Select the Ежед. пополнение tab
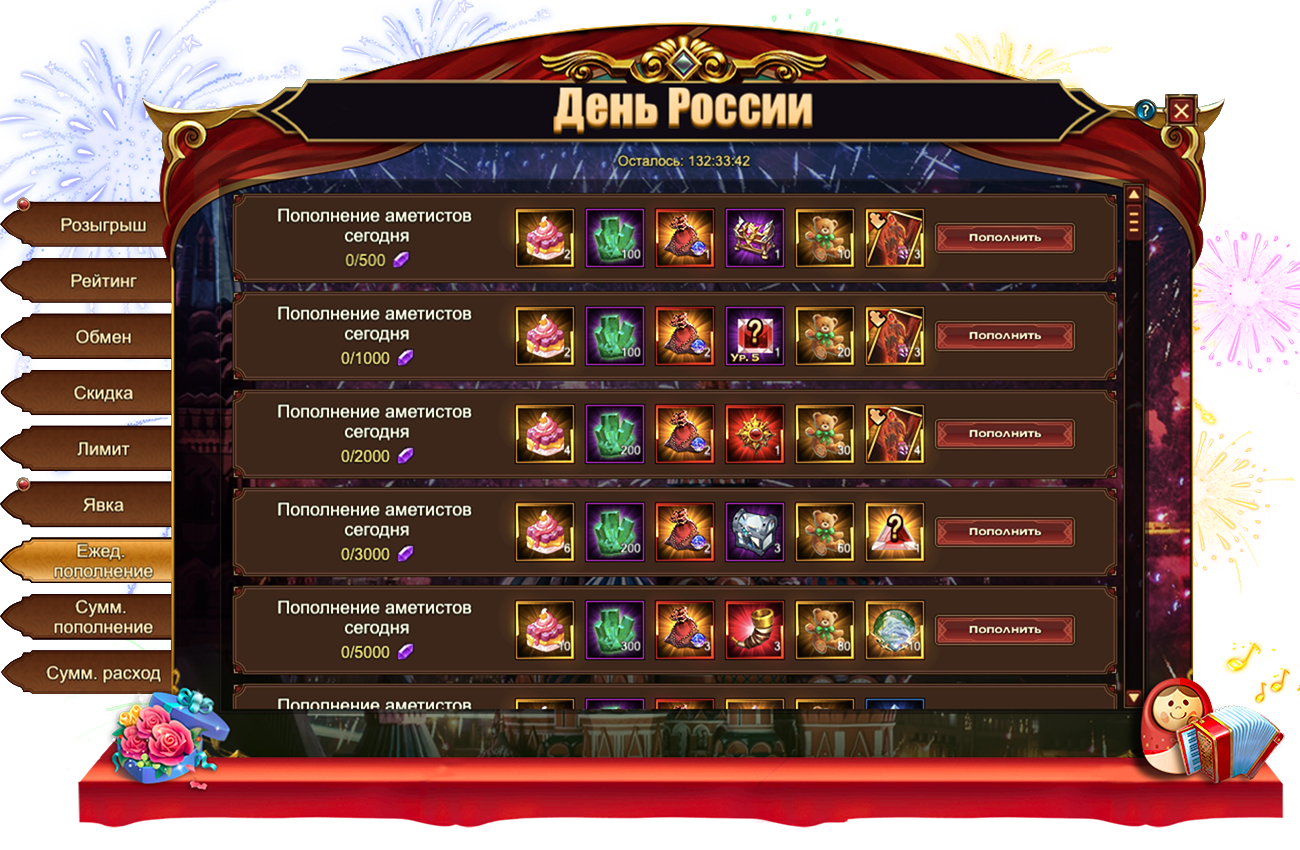Screen dimensions: 1300x850 tap(102, 561)
